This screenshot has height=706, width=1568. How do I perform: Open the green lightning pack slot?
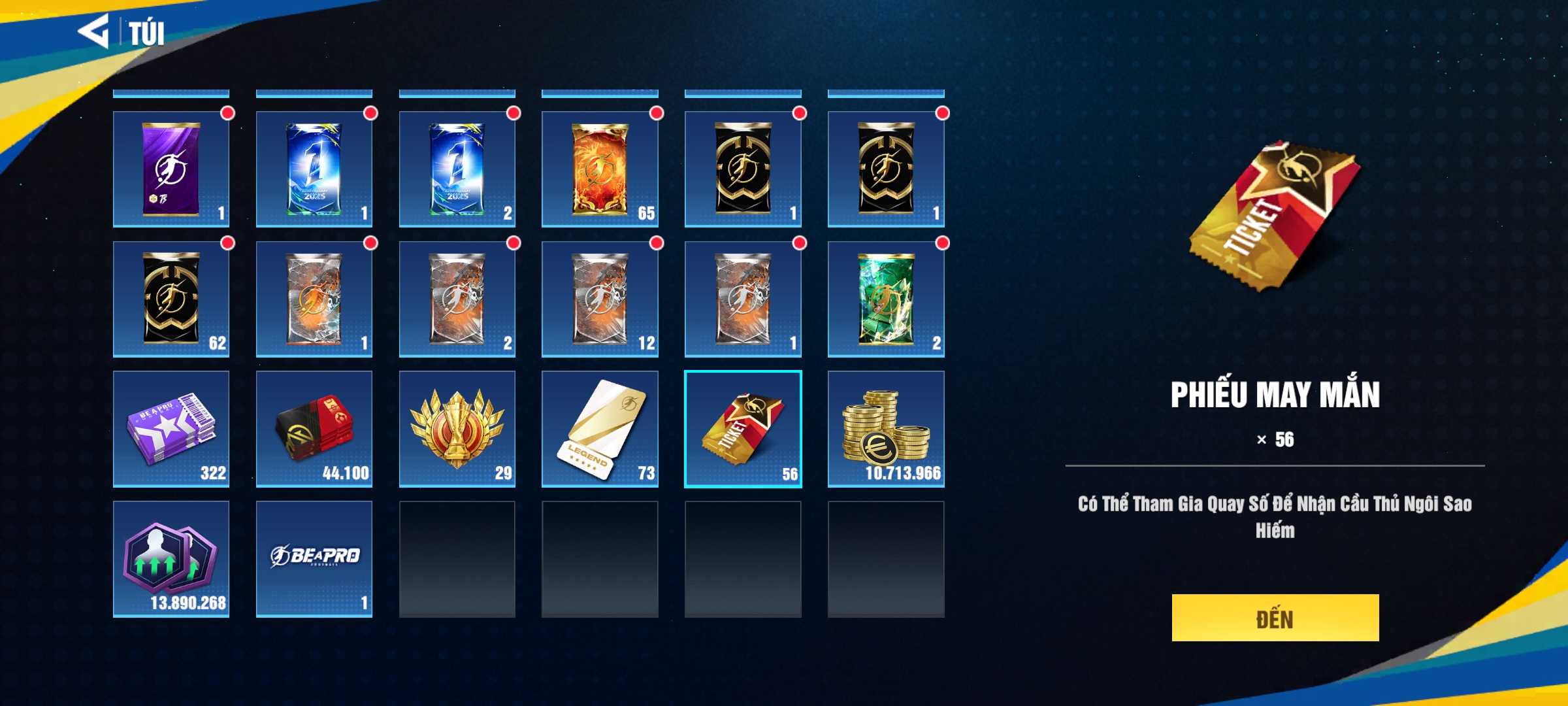click(x=885, y=299)
